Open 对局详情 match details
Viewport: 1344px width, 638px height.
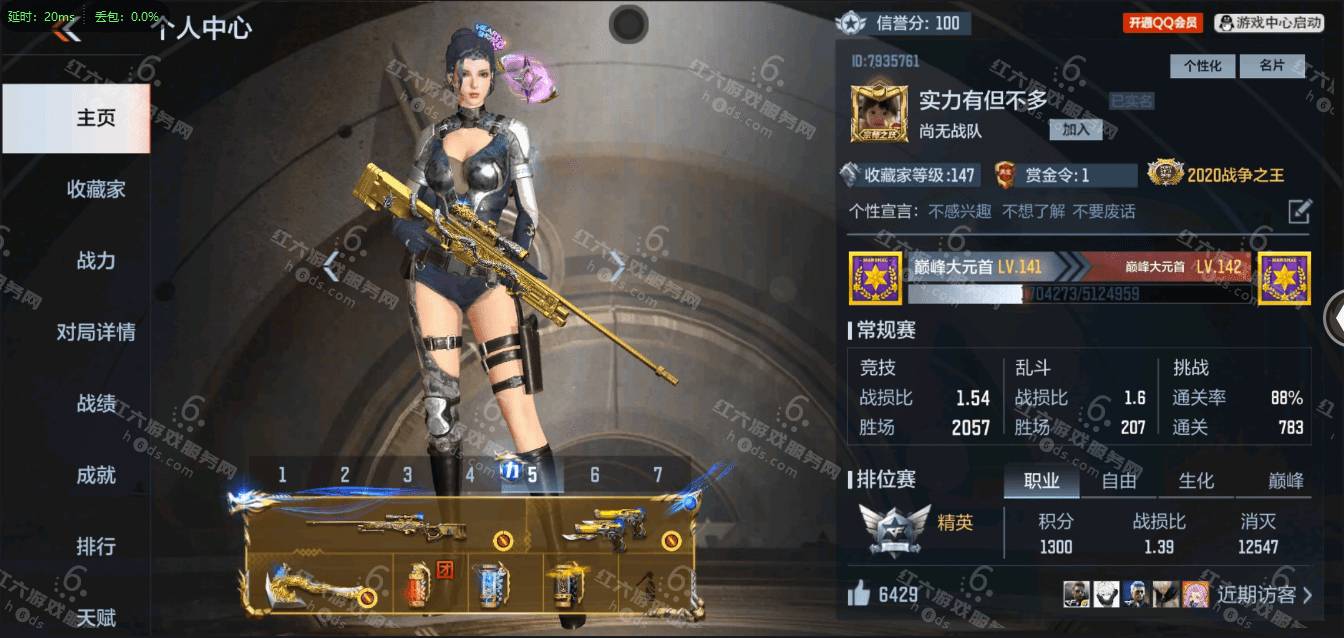tap(96, 332)
